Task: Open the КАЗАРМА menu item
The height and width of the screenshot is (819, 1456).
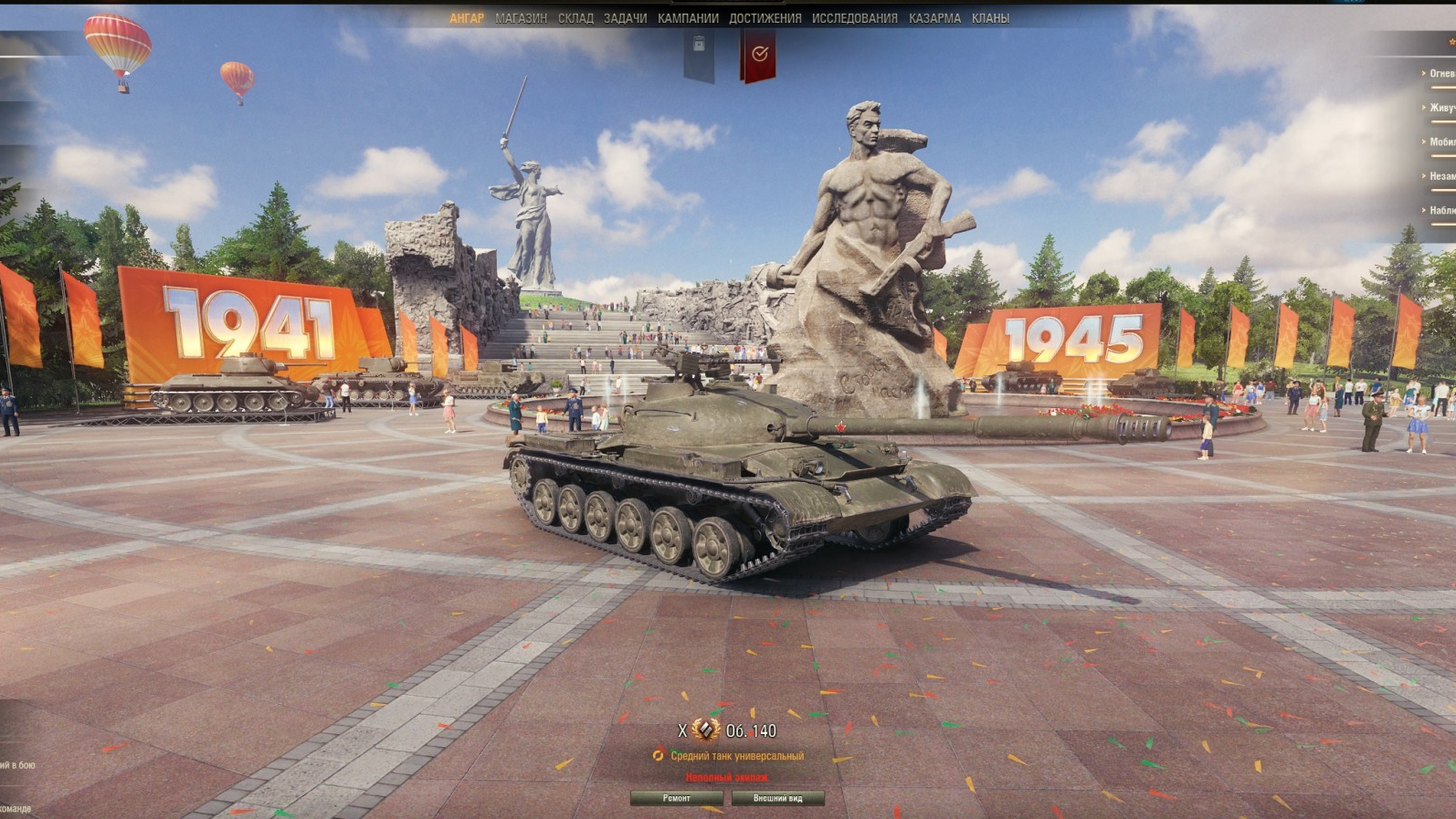Action: [934, 16]
